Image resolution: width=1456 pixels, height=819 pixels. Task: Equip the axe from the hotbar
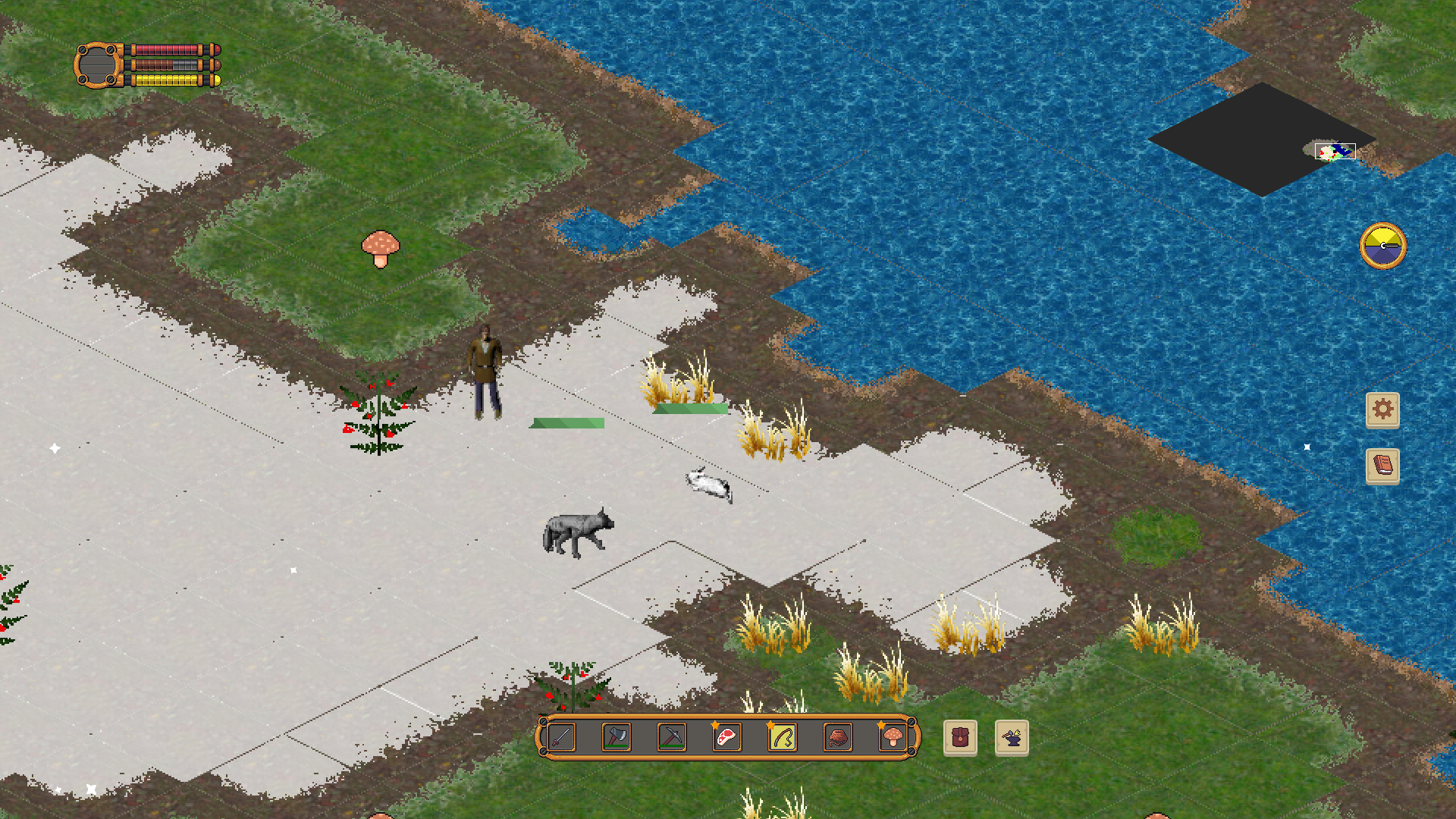pyautogui.click(x=617, y=737)
